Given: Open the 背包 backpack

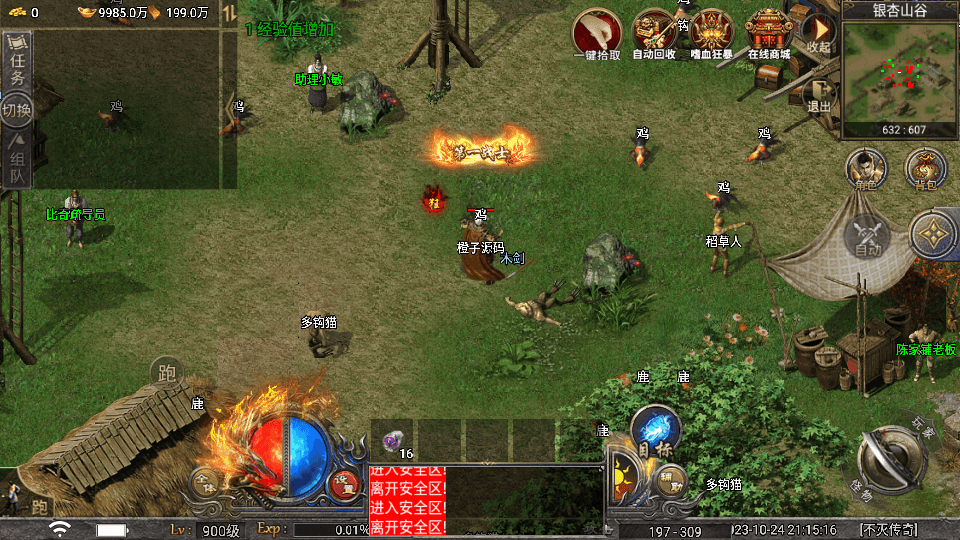Looking at the screenshot, I should [x=925, y=169].
